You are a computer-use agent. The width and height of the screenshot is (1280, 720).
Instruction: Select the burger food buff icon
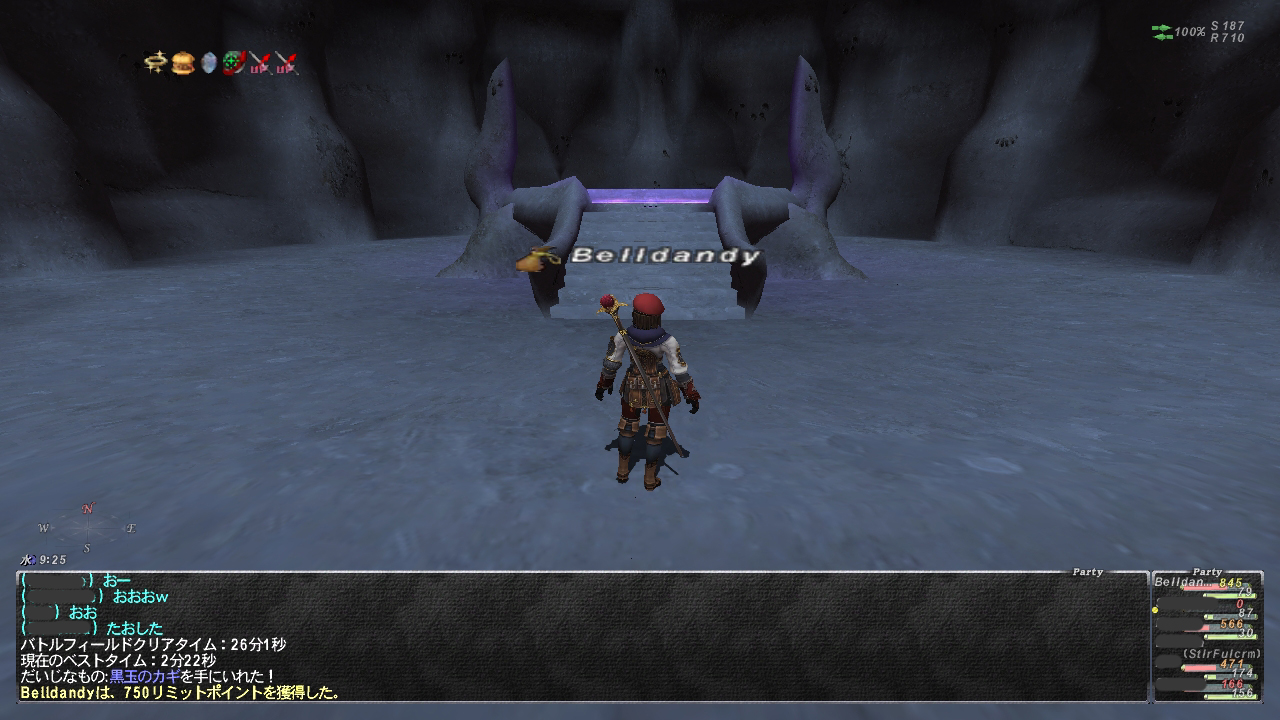[182, 64]
